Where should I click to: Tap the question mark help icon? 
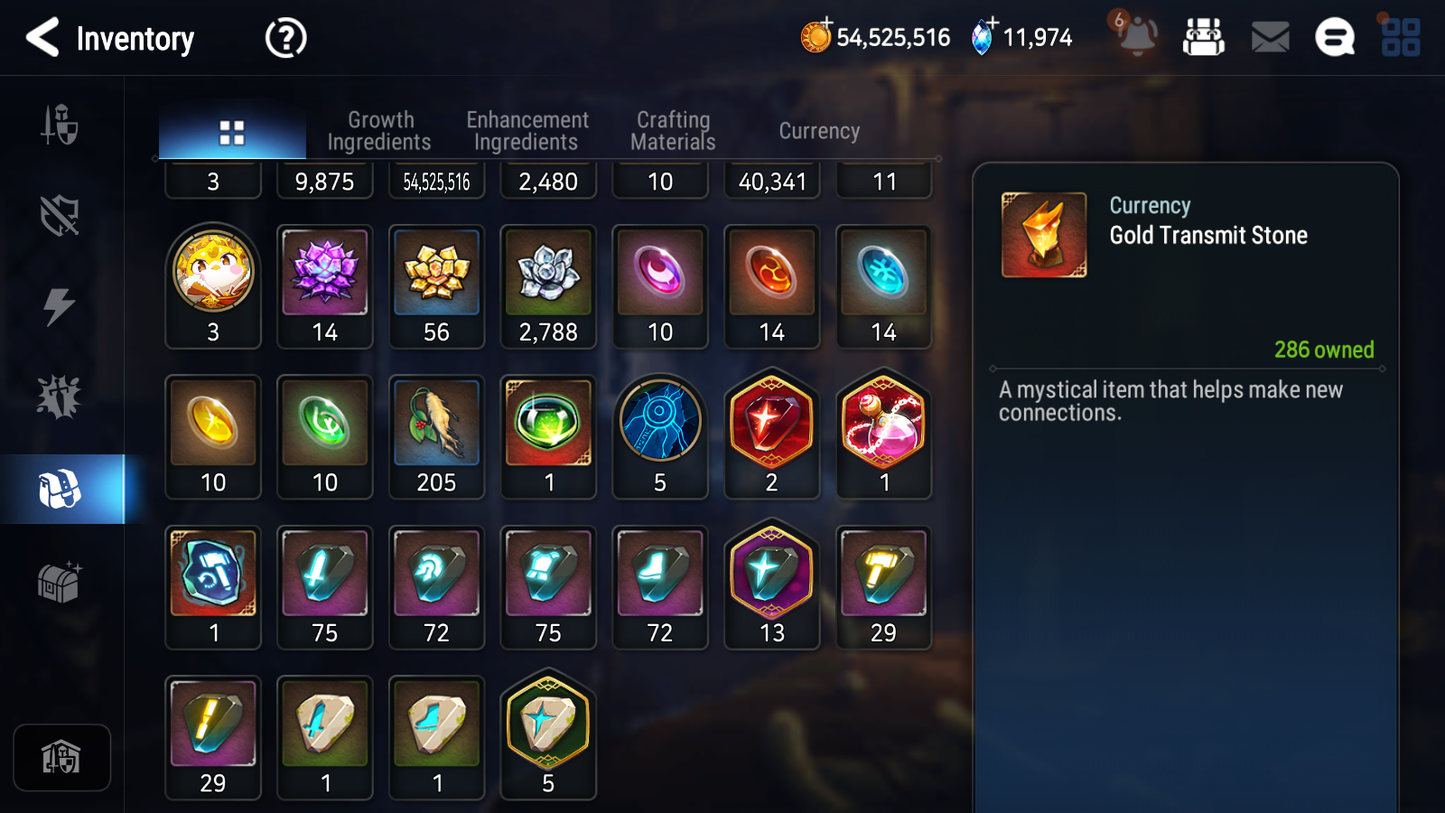tap(285, 38)
